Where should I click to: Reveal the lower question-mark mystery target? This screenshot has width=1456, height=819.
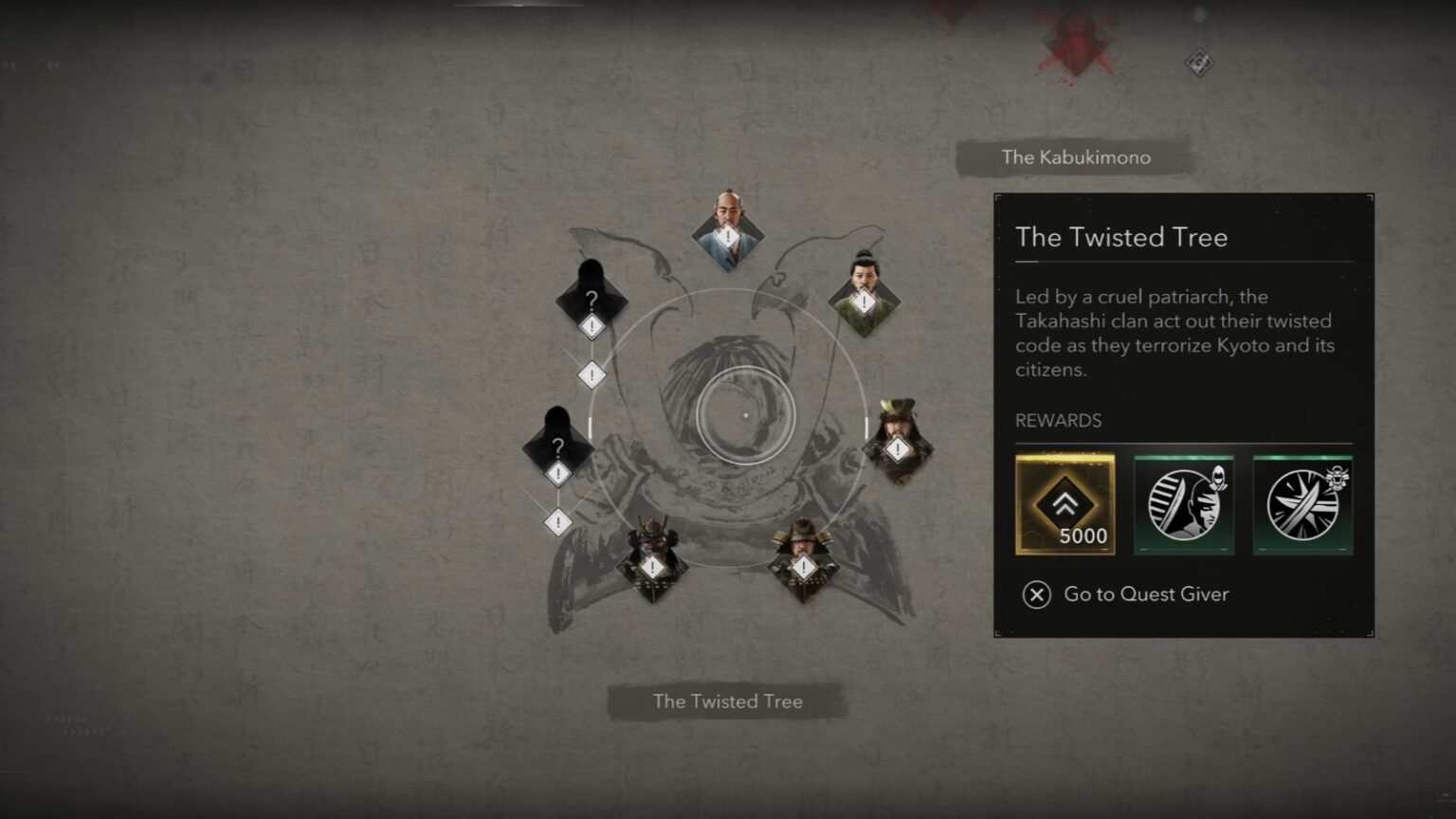point(557,447)
